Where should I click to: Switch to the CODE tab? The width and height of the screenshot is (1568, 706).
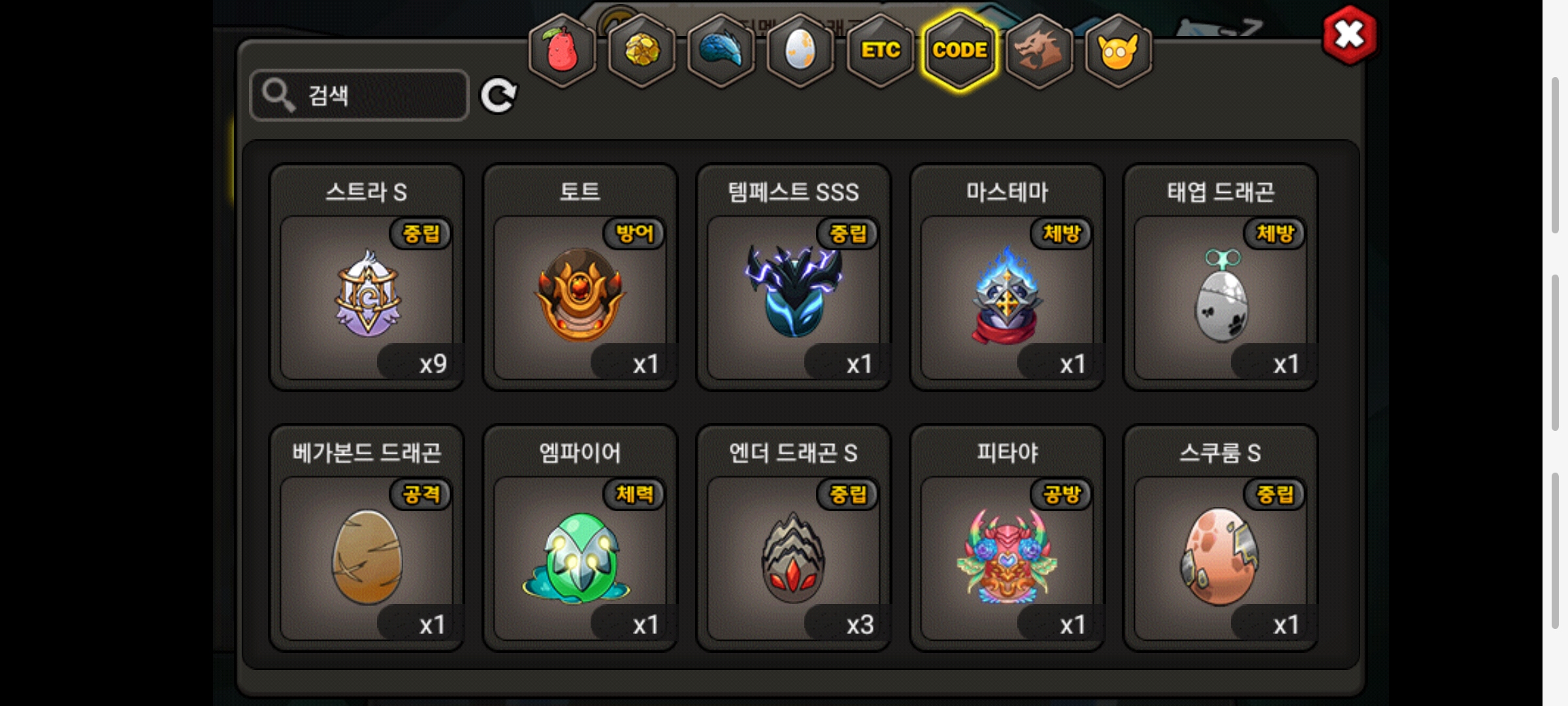[960, 50]
